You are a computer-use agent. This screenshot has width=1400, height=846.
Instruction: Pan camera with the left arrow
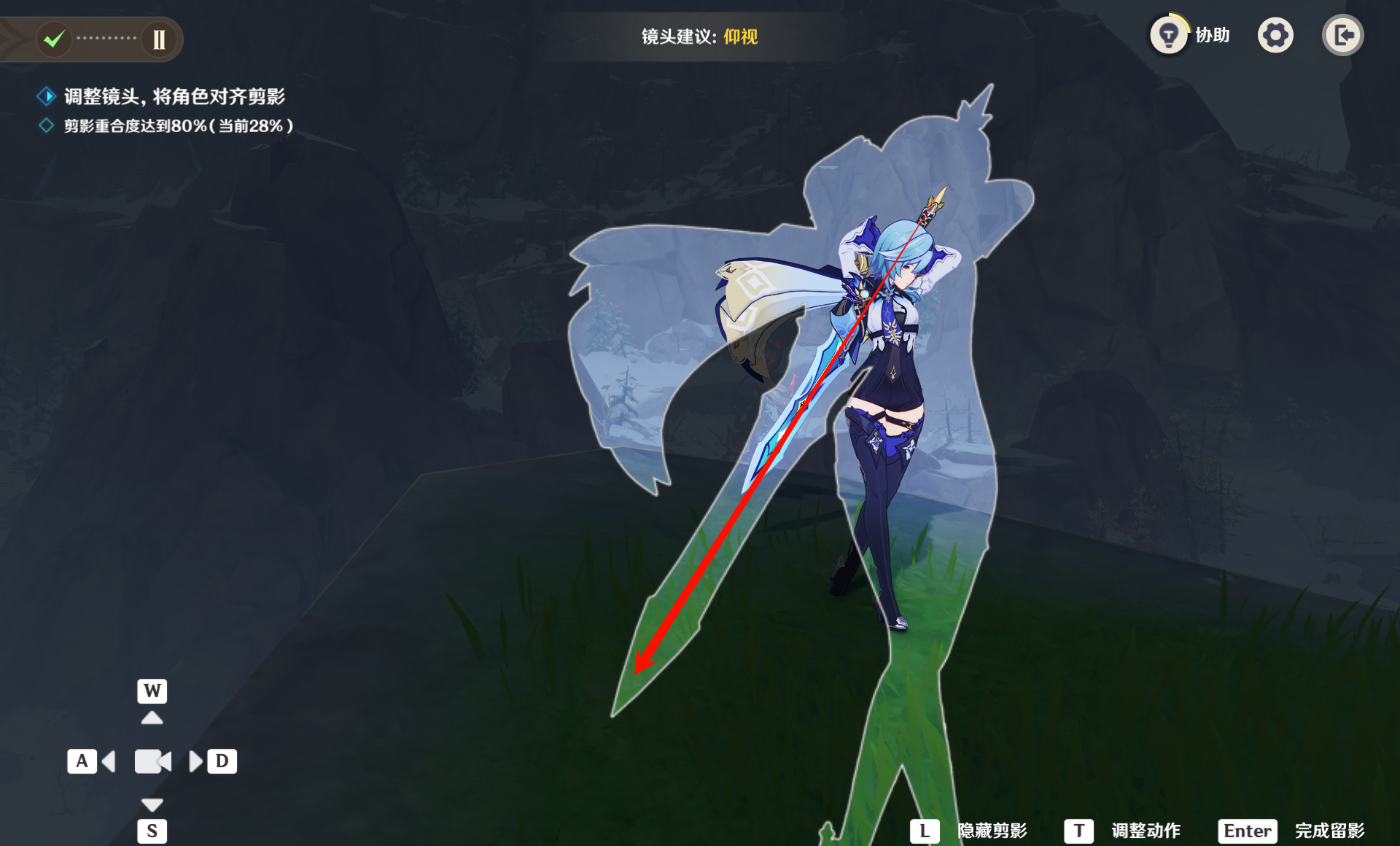(109, 761)
